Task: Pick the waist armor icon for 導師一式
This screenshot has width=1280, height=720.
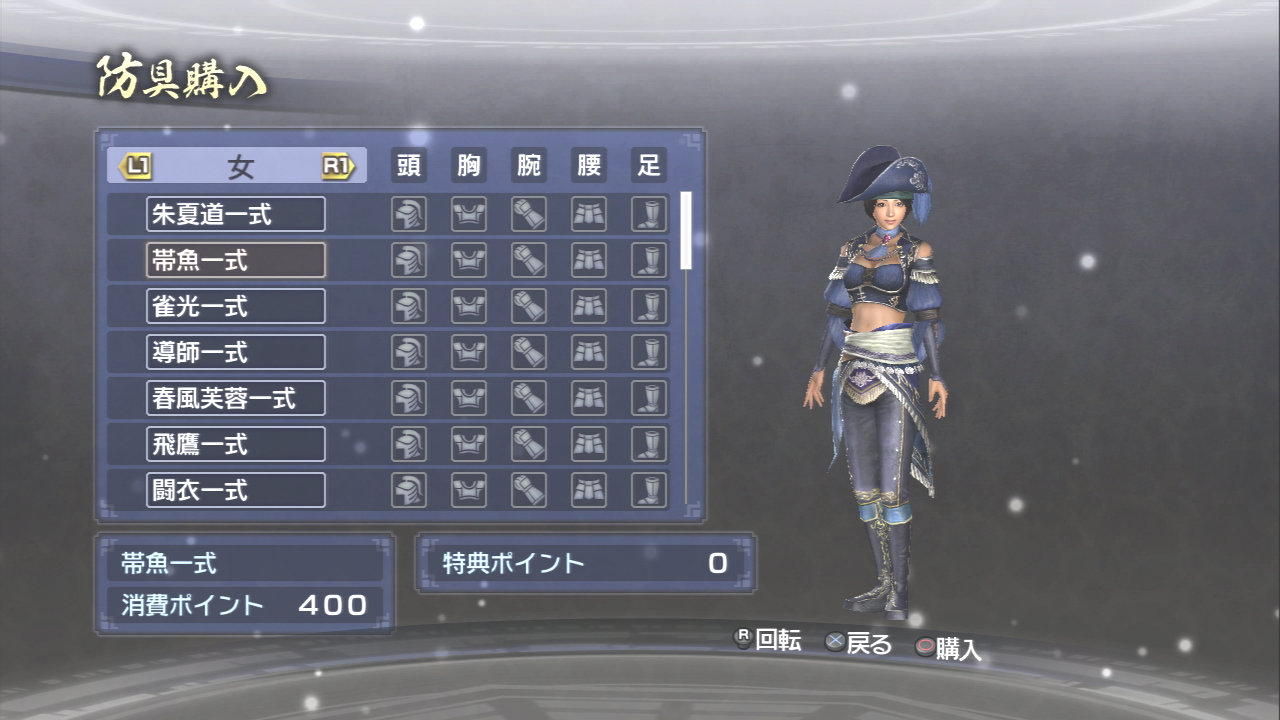Action: (x=589, y=352)
